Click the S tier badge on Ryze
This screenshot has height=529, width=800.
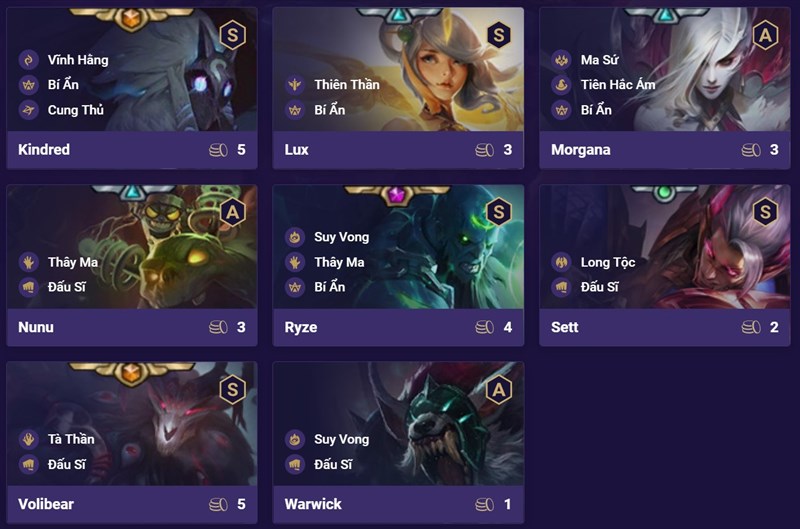498,212
